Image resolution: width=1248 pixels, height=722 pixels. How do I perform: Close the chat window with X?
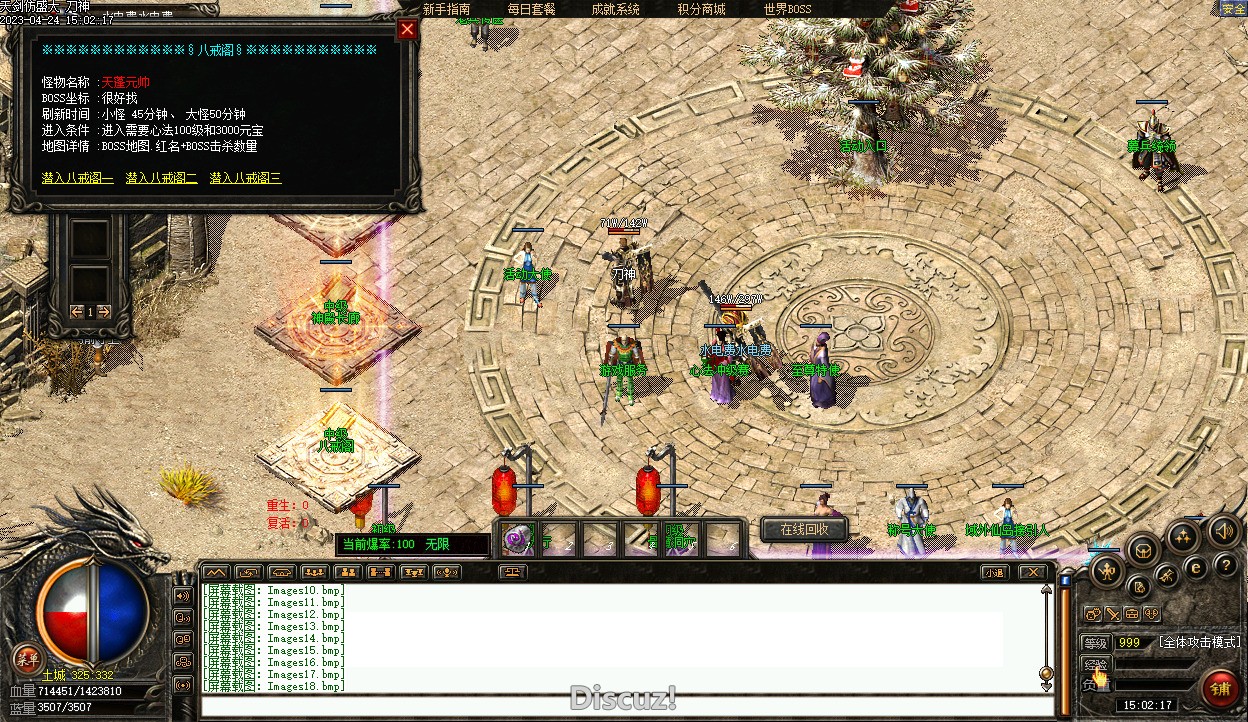(x=1031, y=572)
